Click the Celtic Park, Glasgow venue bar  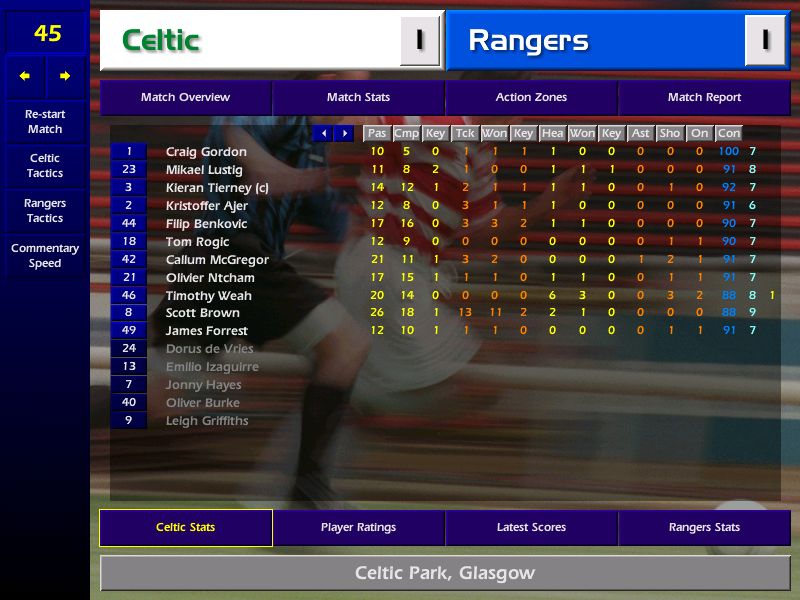click(x=444, y=574)
